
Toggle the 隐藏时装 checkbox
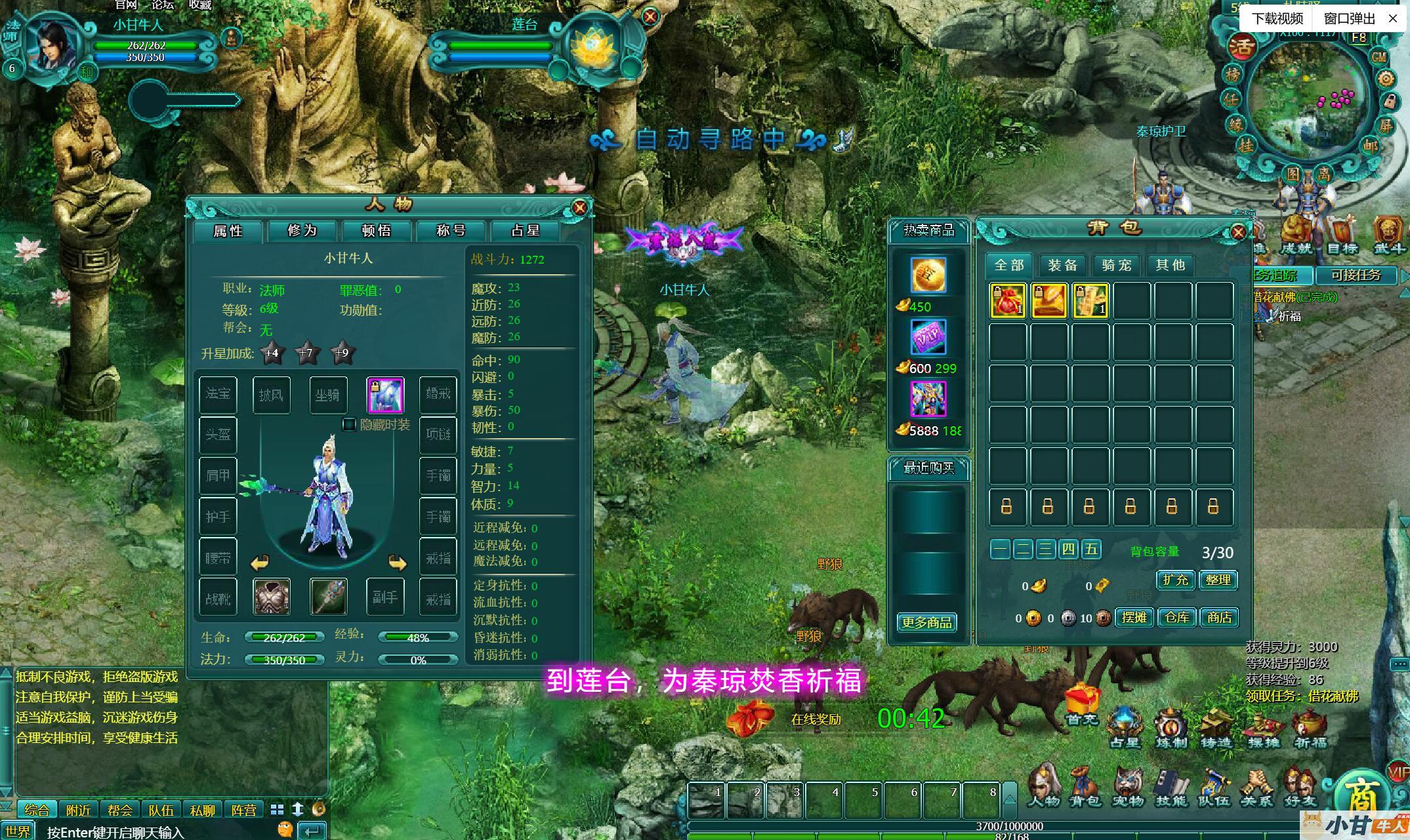pos(350,425)
